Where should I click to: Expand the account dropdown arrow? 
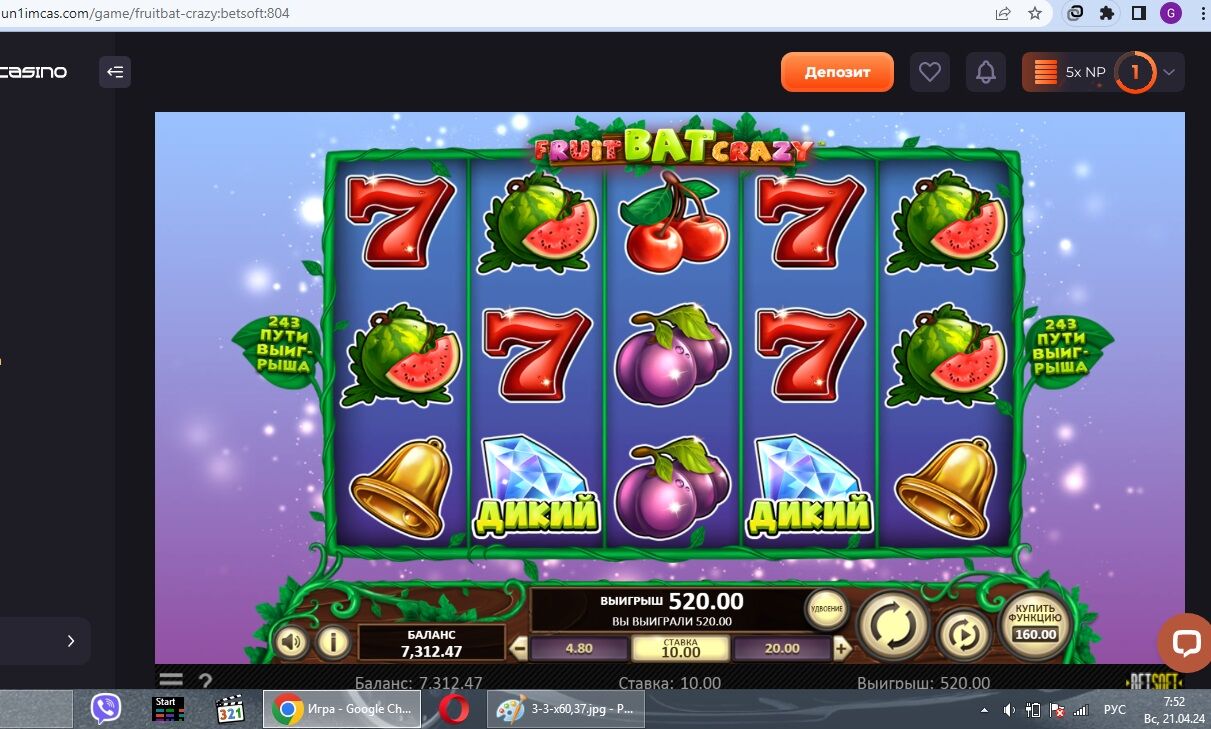click(1170, 72)
